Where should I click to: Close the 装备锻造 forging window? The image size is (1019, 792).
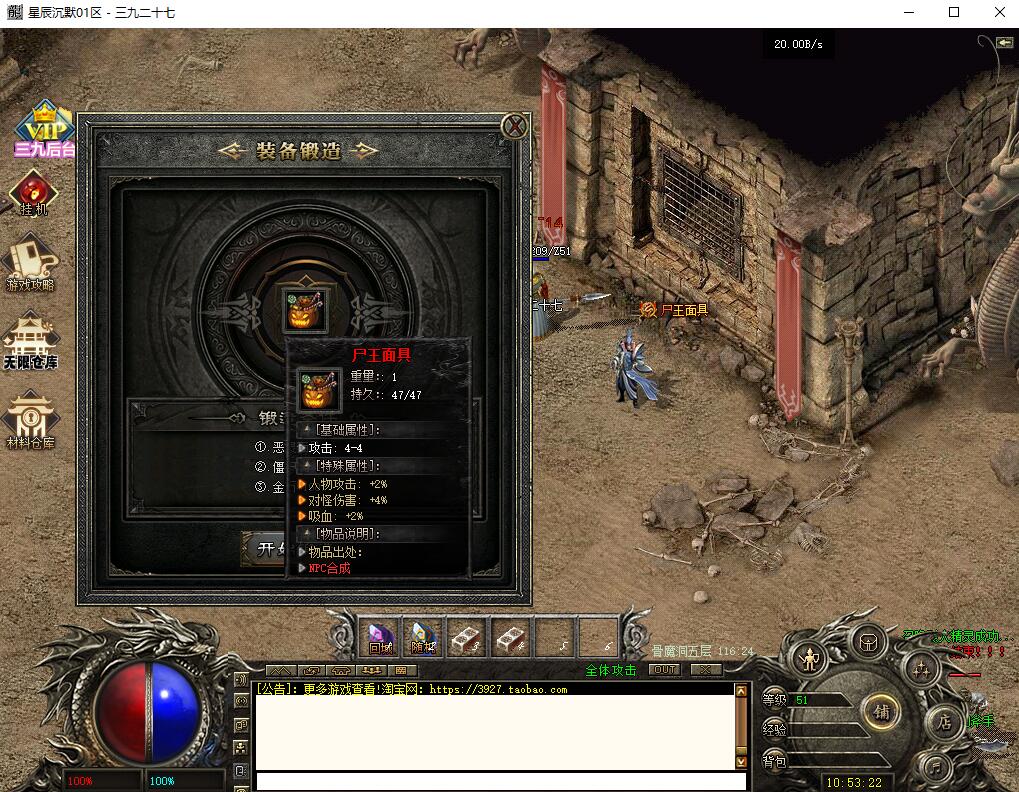[x=514, y=126]
